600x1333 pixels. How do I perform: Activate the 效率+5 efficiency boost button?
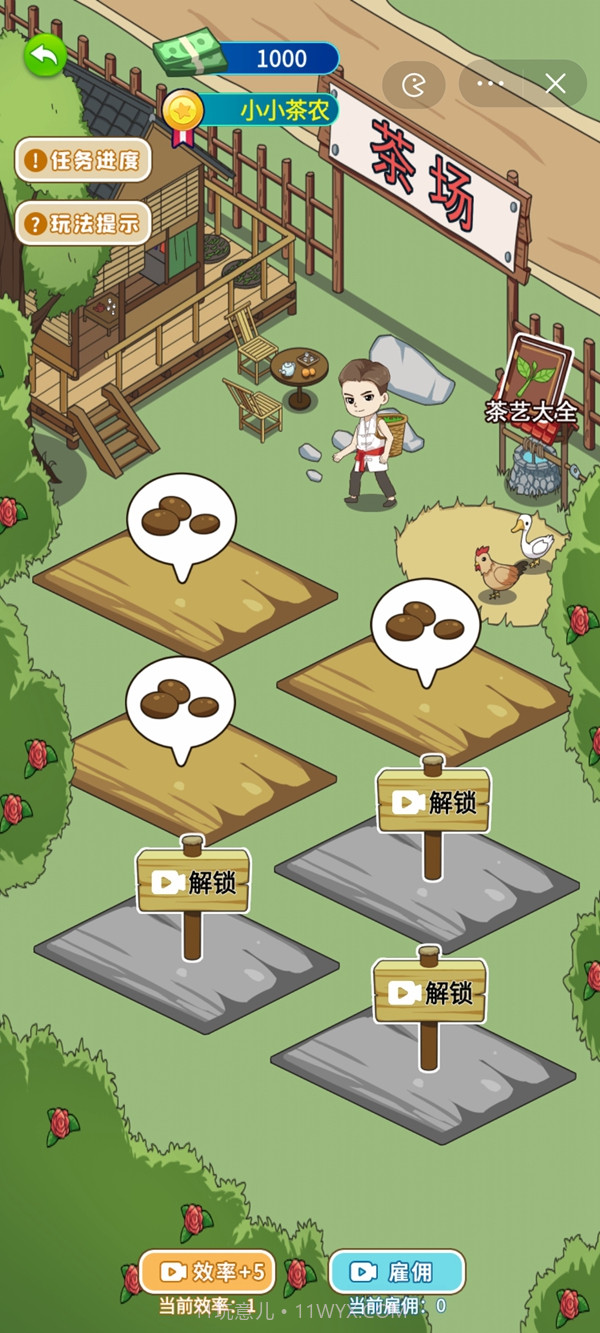205,1271
